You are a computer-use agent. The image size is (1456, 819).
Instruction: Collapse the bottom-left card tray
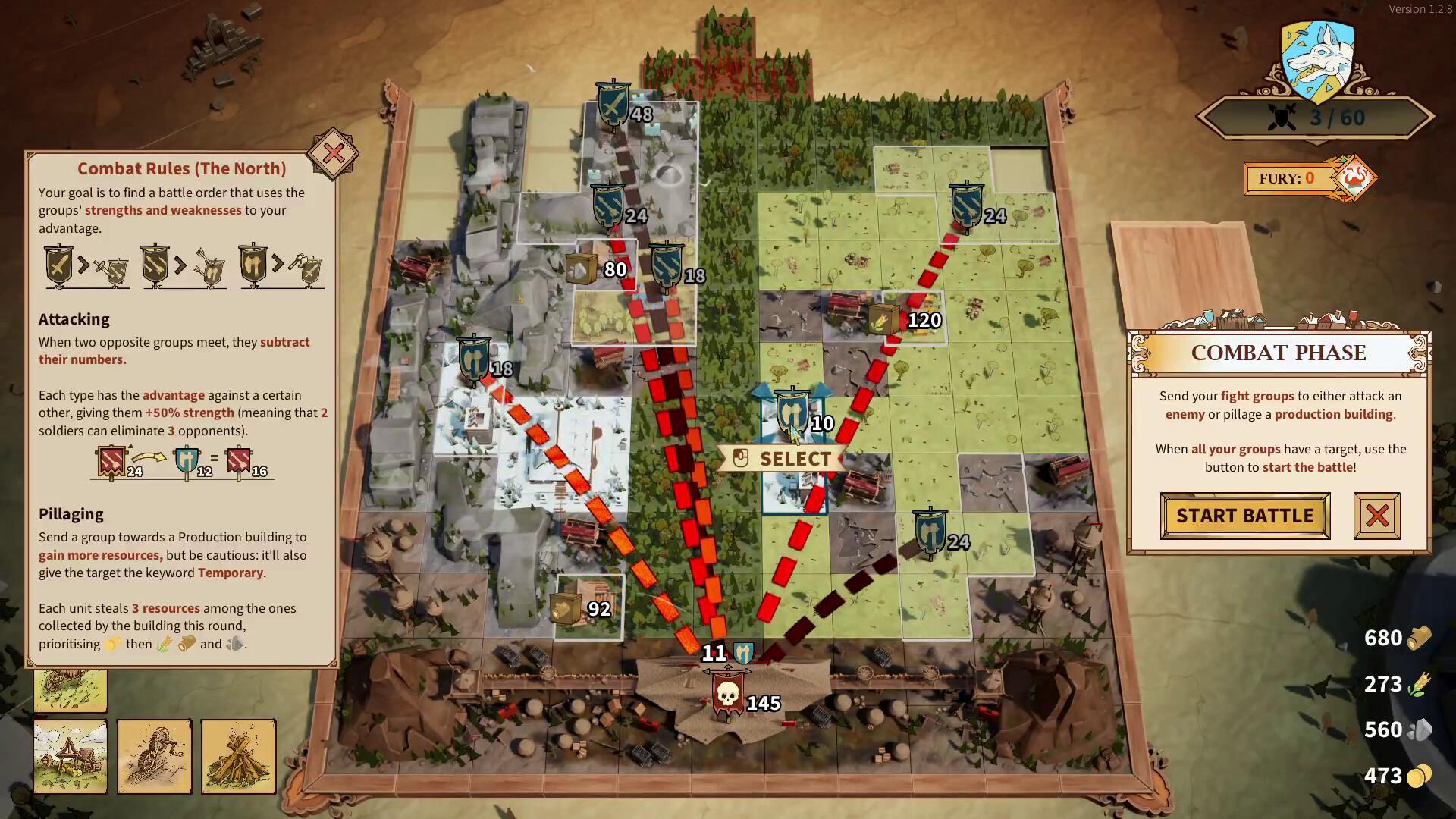click(71, 690)
